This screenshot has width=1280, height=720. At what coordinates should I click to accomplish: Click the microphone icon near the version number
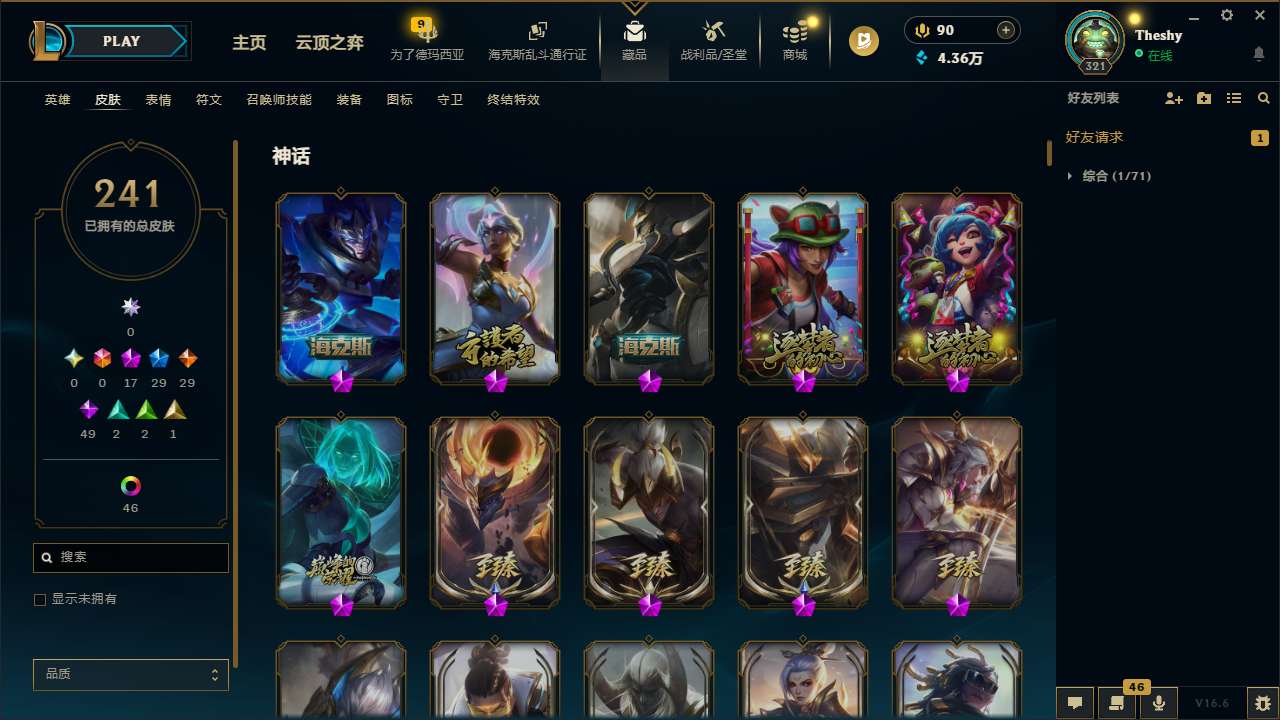coord(1158,703)
